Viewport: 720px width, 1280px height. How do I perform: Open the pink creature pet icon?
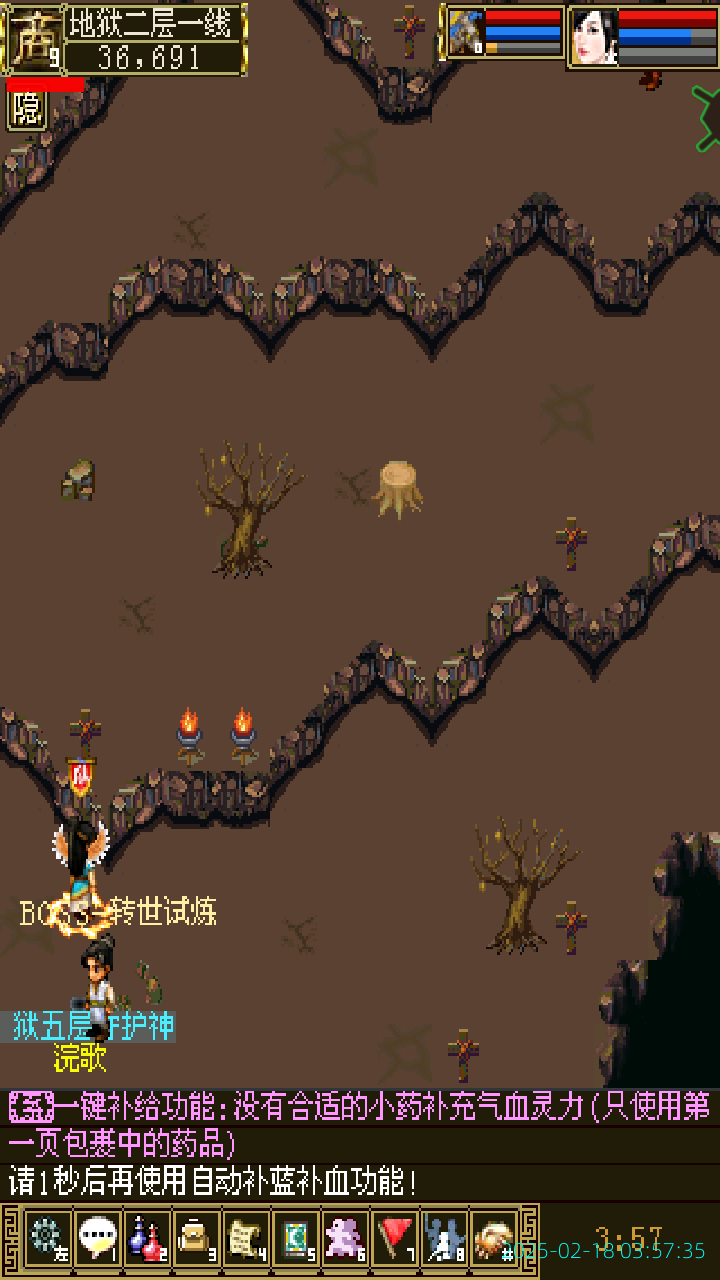click(x=345, y=1238)
